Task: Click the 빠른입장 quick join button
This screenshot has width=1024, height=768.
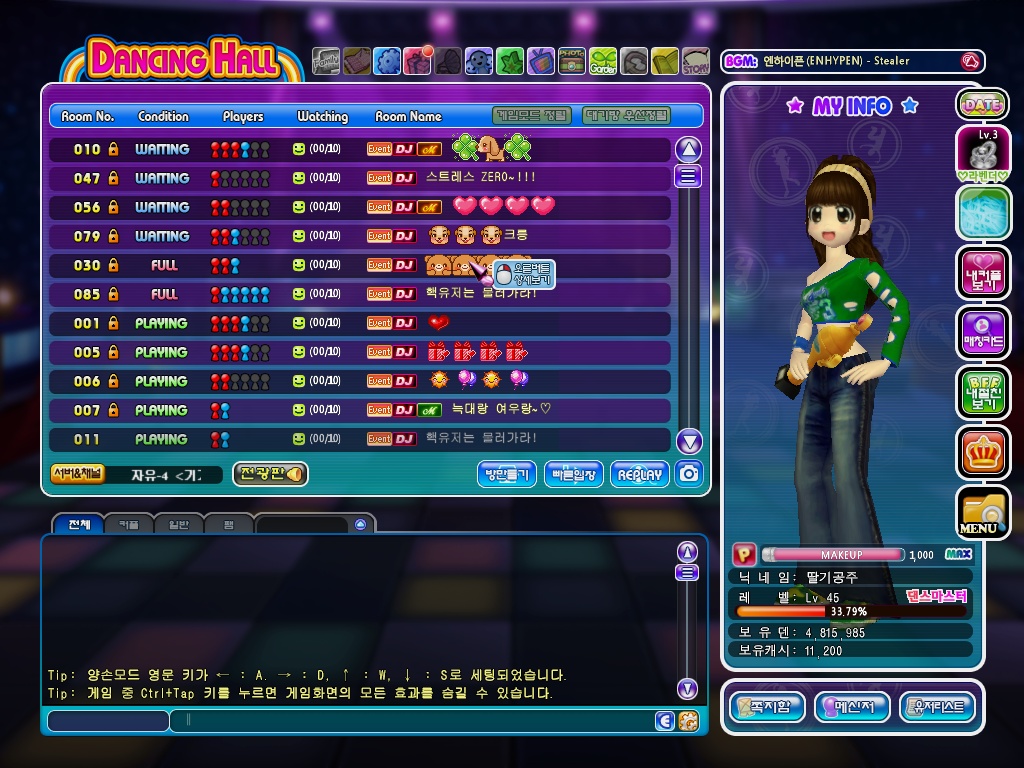Action: pos(574,475)
